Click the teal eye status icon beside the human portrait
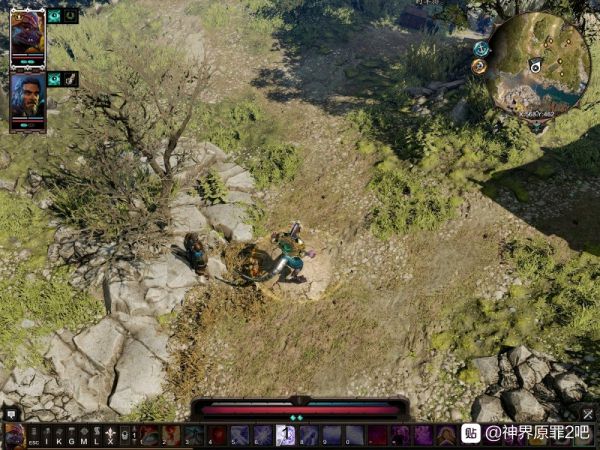Viewport: 600px width, 450px height. (55, 79)
